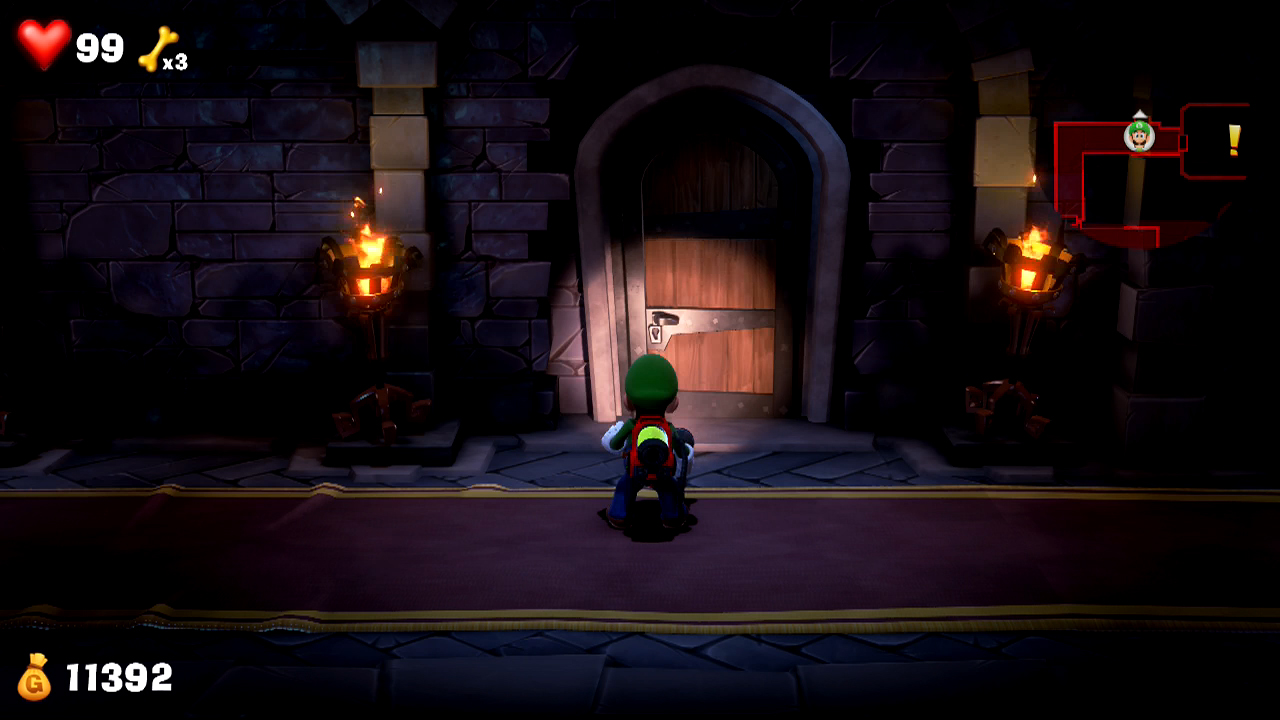Select the x3 bone counter text
The width and height of the screenshot is (1280, 720).
click(x=178, y=63)
